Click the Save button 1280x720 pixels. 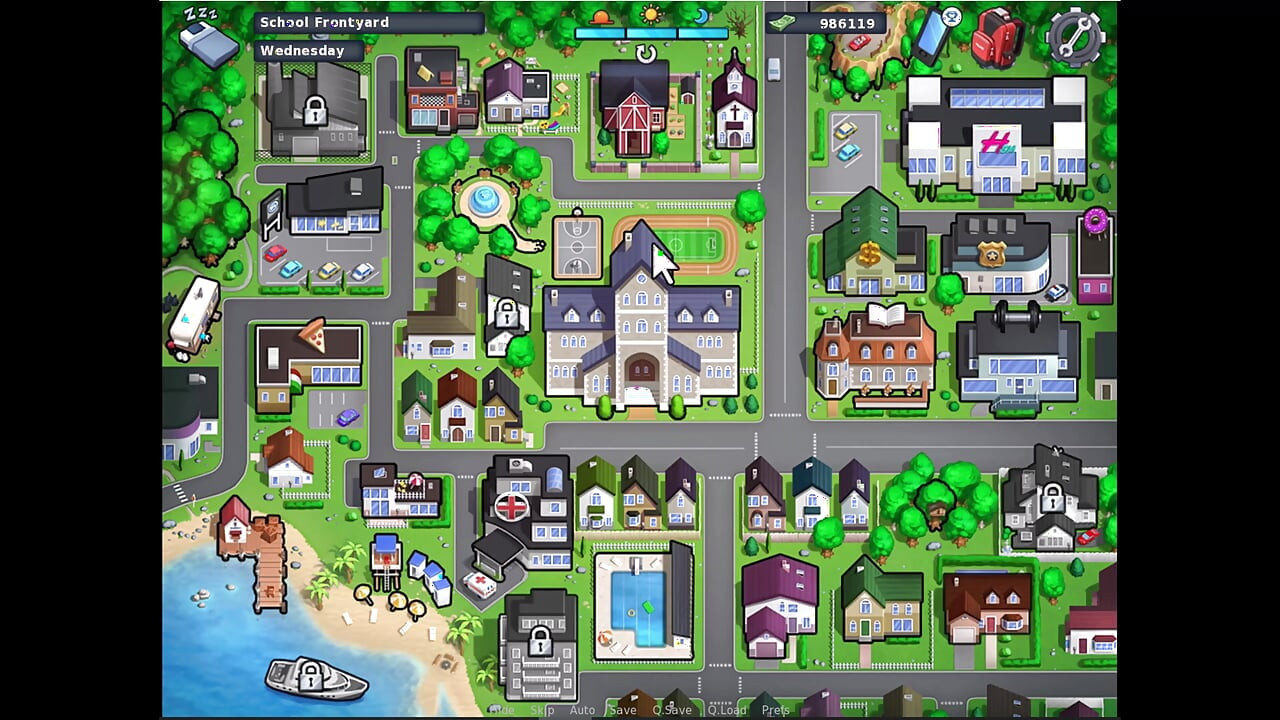(x=623, y=709)
